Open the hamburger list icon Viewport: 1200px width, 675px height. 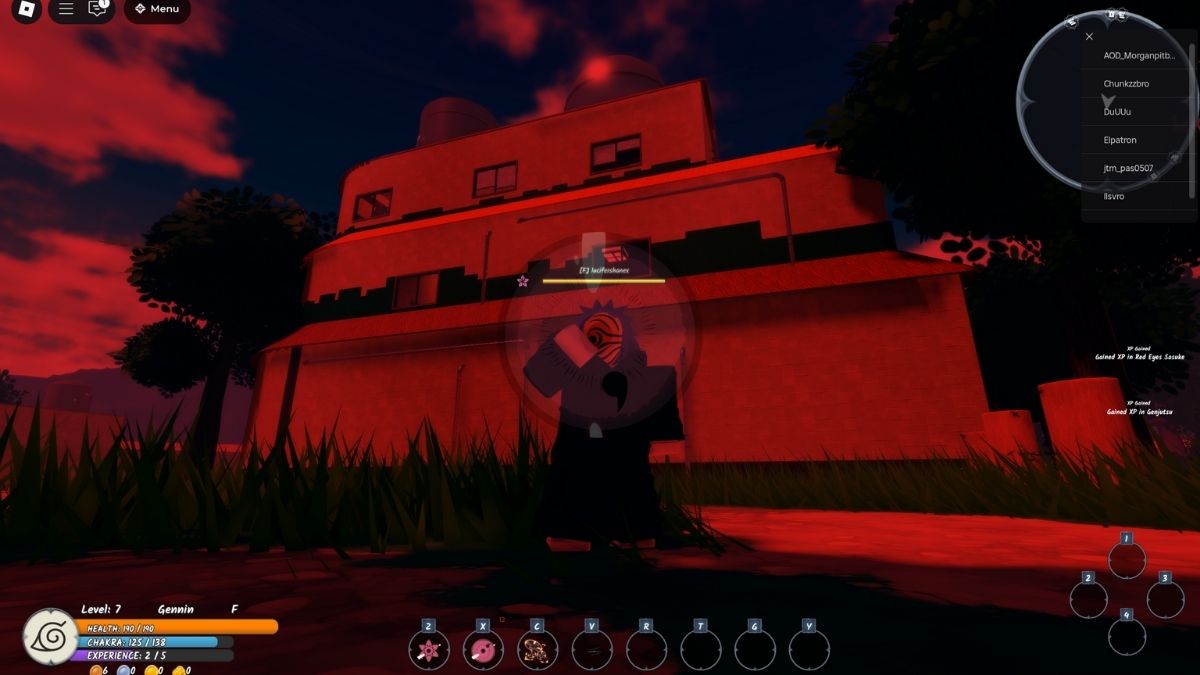66,9
